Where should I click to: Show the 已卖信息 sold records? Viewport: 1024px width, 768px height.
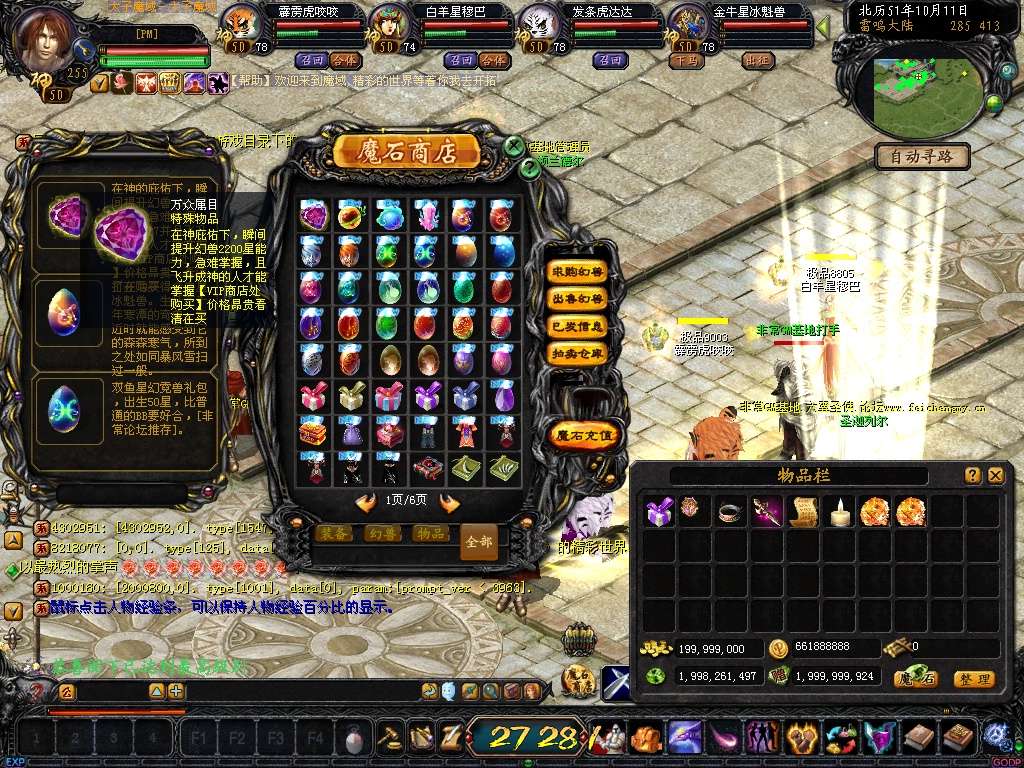point(578,326)
